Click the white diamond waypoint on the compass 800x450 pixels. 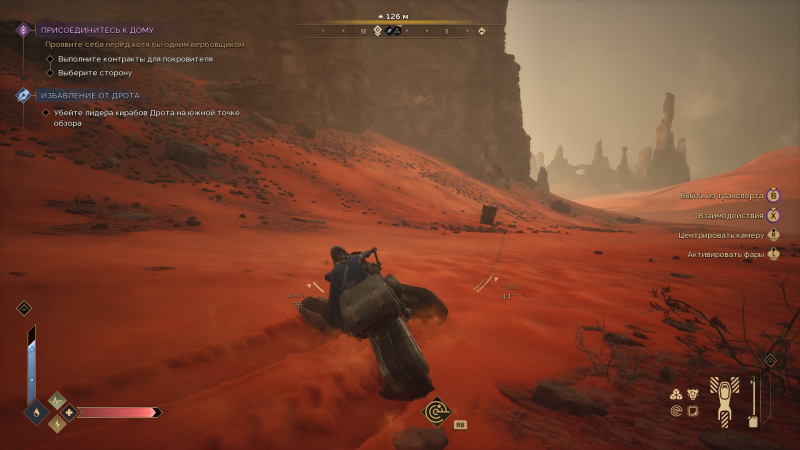tap(377, 31)
